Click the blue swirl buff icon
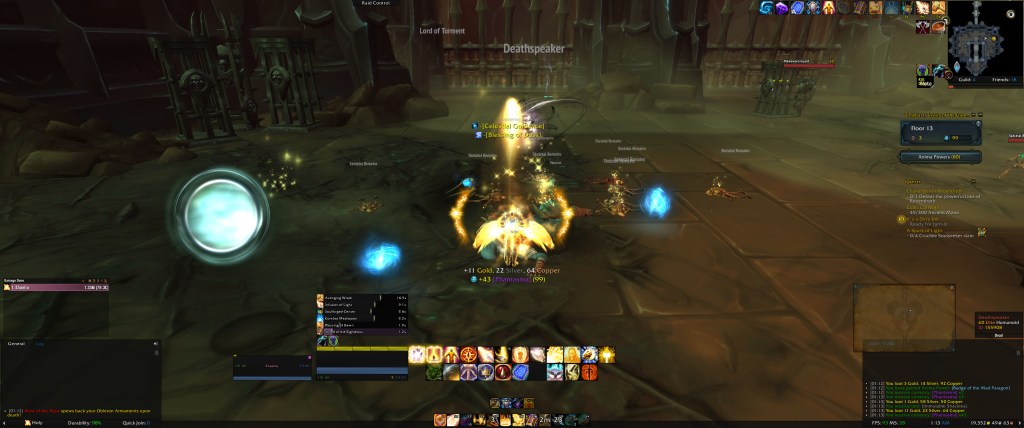The width and height of the screenshot is (1024, 428). [766, 8]
